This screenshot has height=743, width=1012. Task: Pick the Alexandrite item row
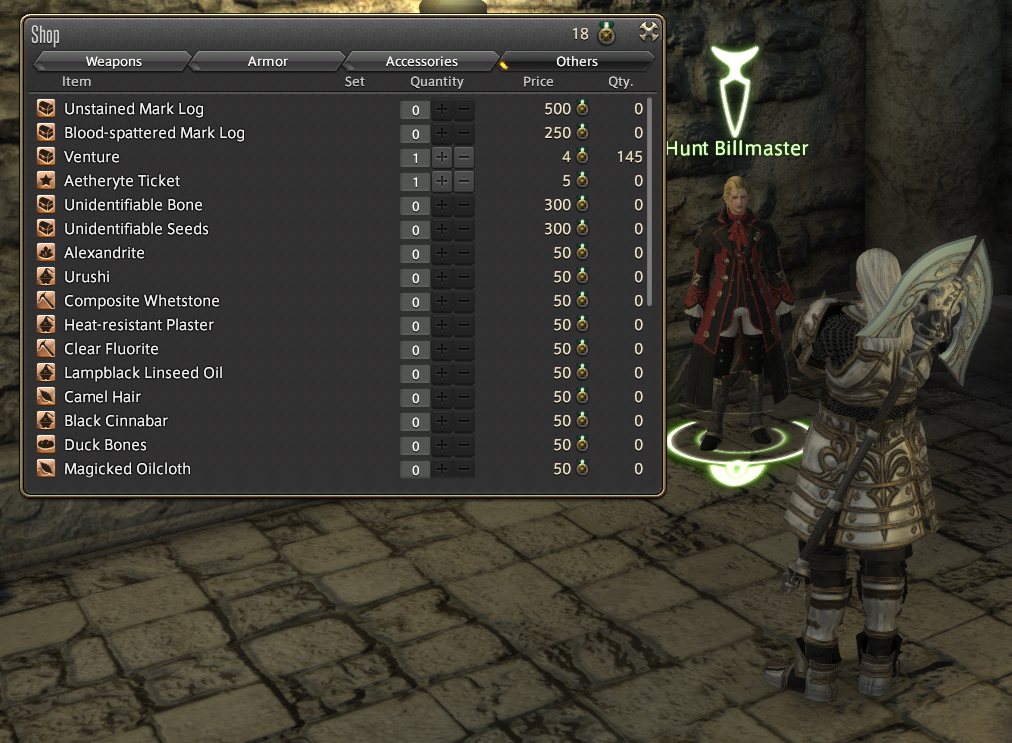coord(104,253)
